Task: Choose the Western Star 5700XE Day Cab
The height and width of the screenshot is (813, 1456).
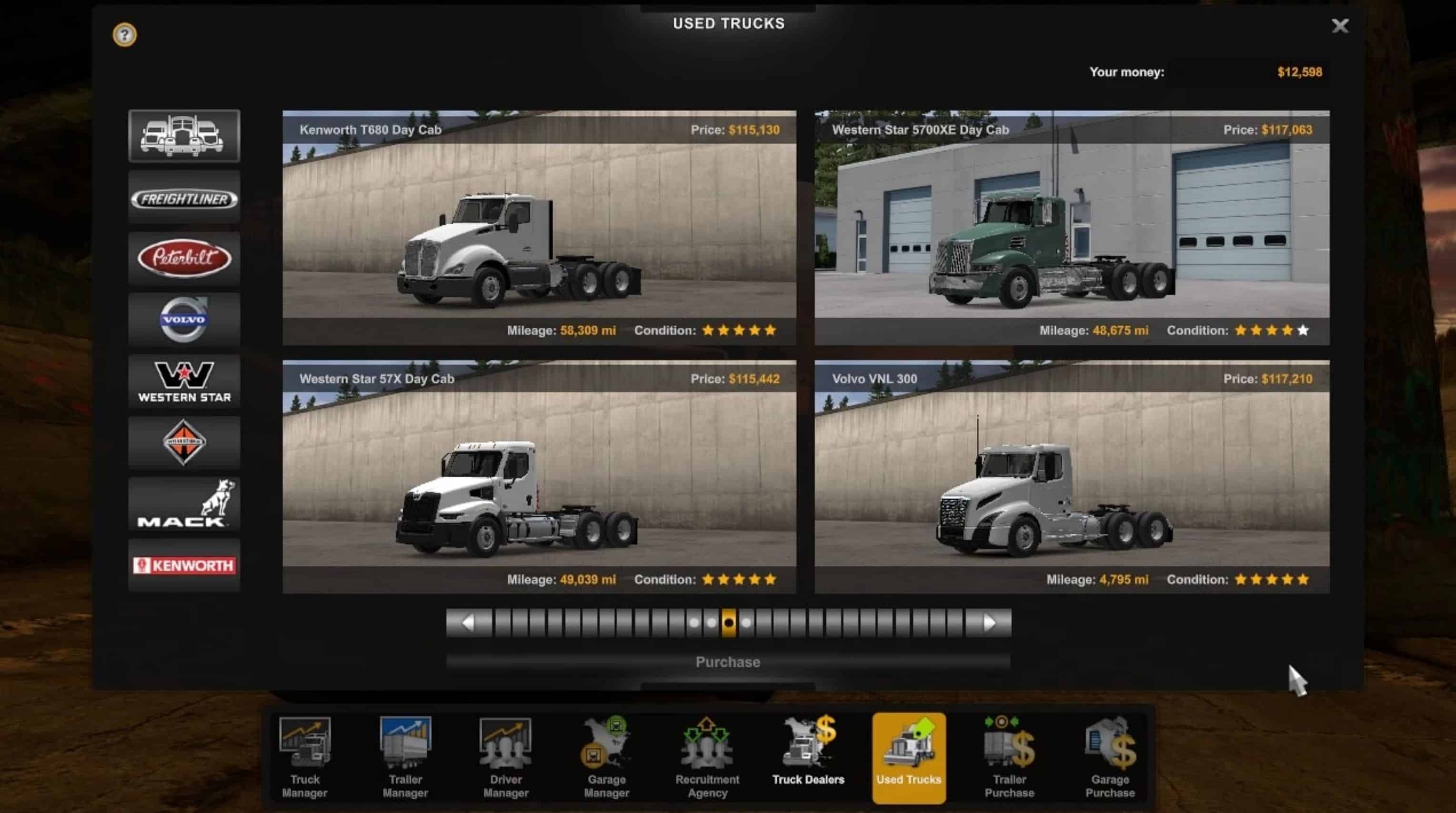Action: click(1072, 227)
